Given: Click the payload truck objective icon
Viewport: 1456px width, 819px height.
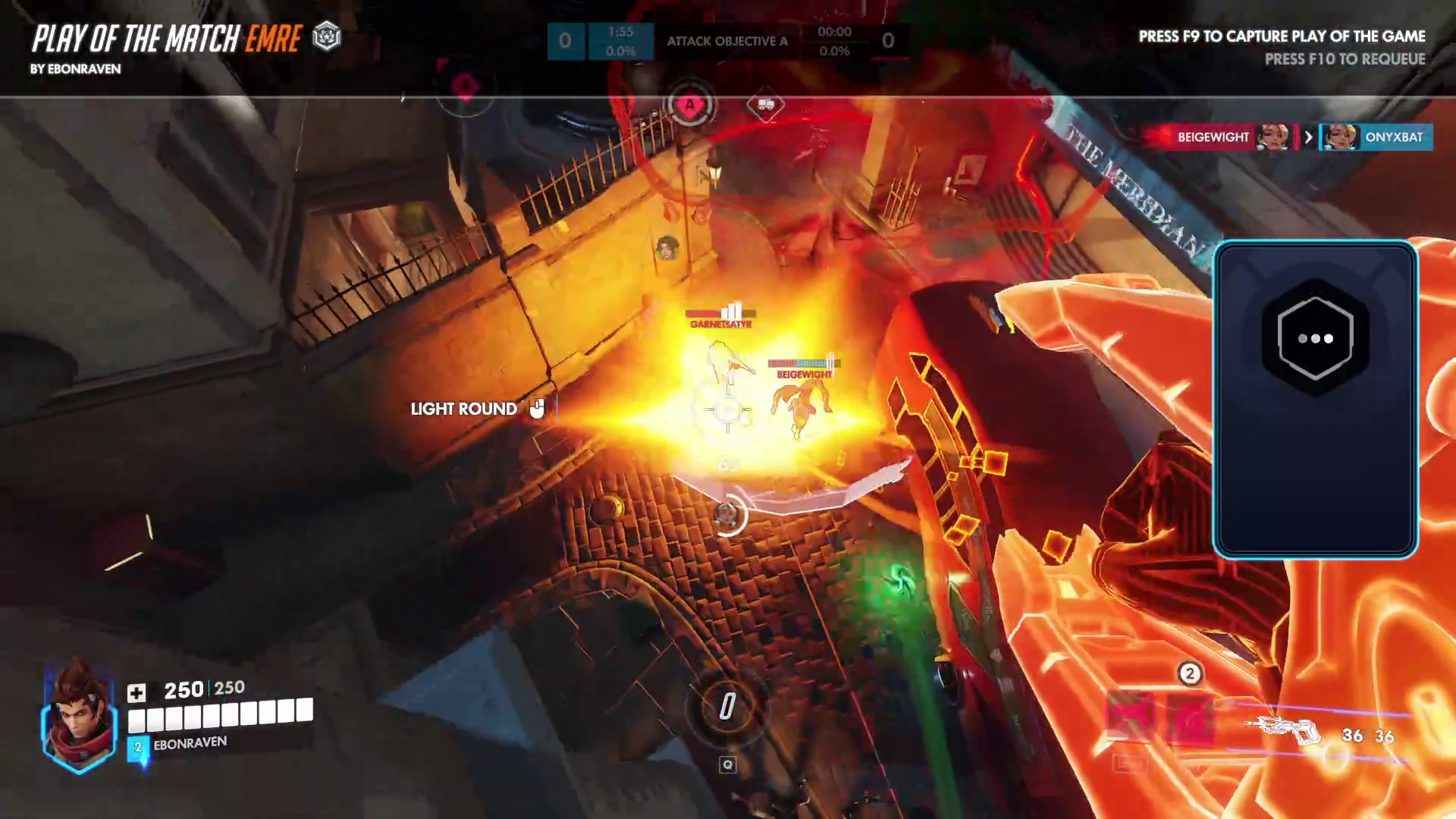Looking at the screenshot, I should tap(765, 105).
